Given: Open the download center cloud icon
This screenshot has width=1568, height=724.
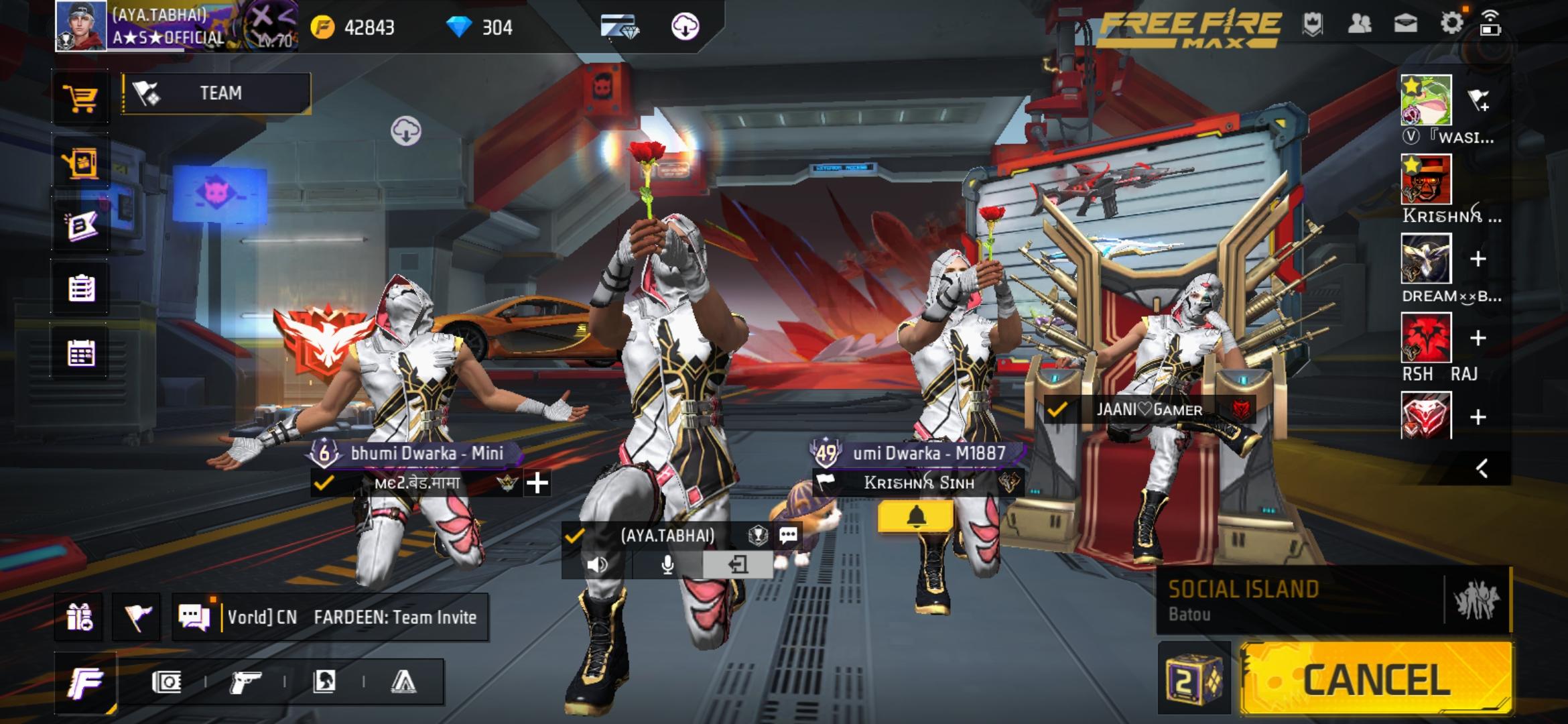Looking at the screenshot, I should click(685, 27).
